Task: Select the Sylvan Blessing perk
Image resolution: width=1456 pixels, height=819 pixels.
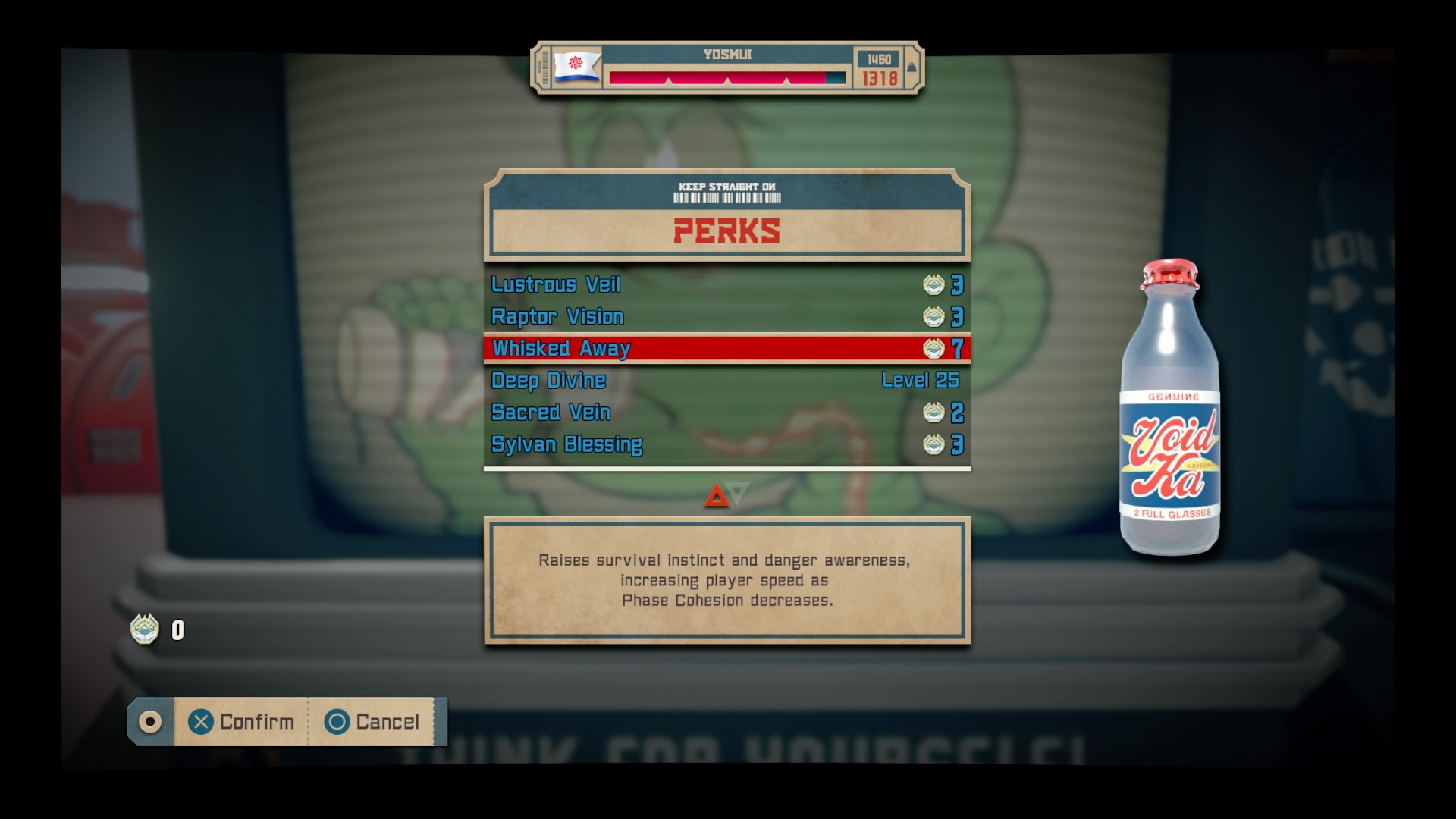Action: (x=566, y=444)
